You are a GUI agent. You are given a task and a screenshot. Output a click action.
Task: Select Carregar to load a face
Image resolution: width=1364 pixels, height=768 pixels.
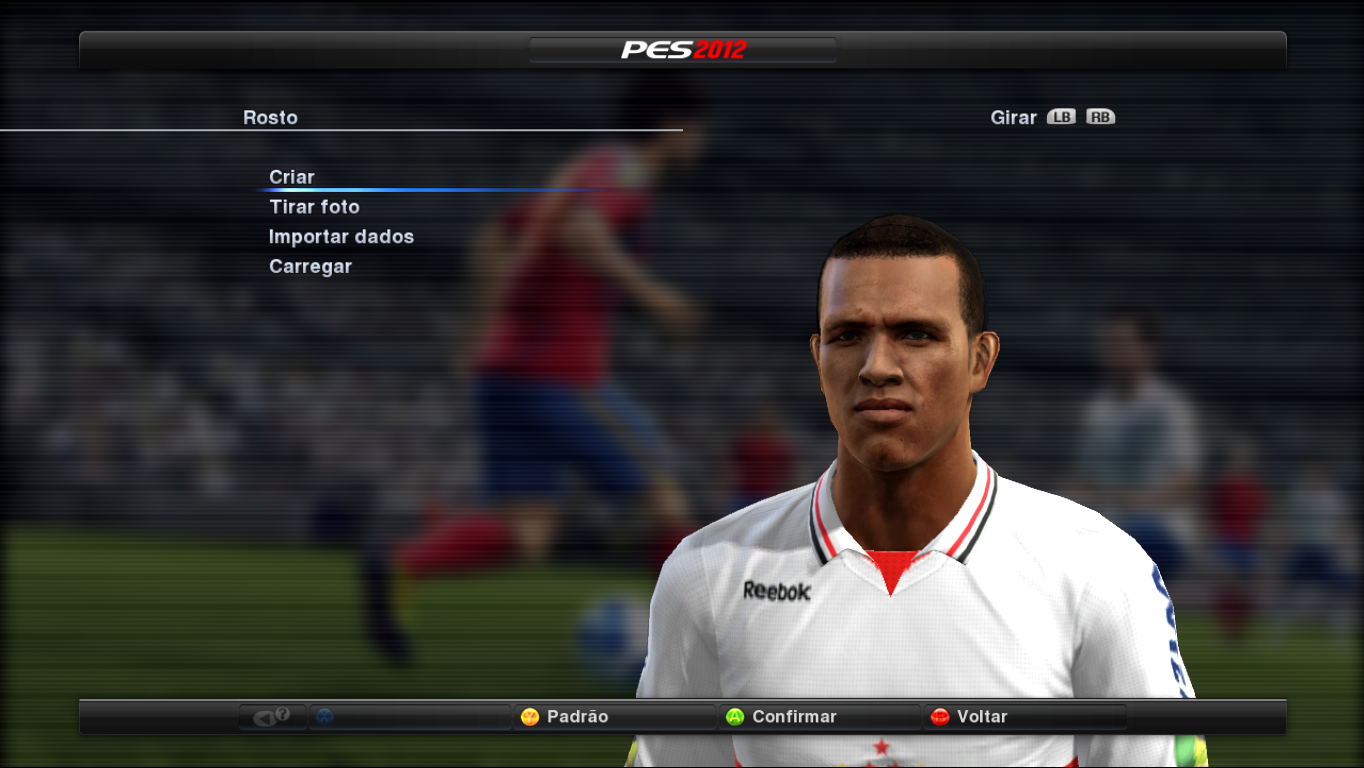(310, 266)
